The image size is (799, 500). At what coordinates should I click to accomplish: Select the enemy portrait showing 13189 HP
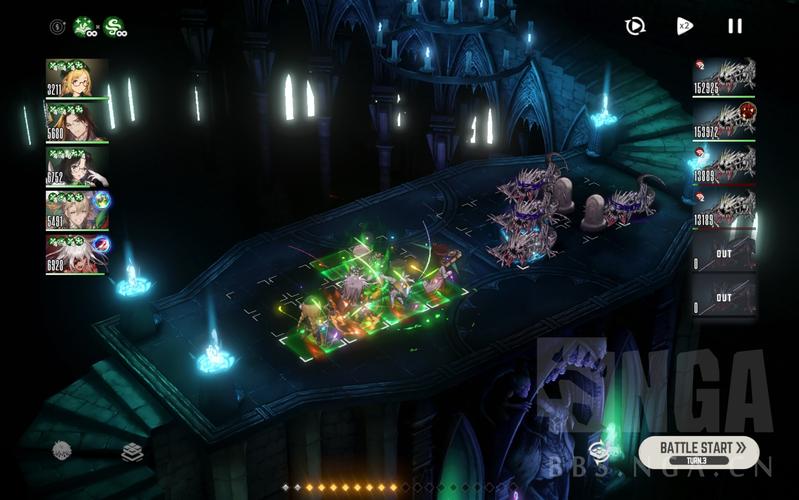pos(724,209)
